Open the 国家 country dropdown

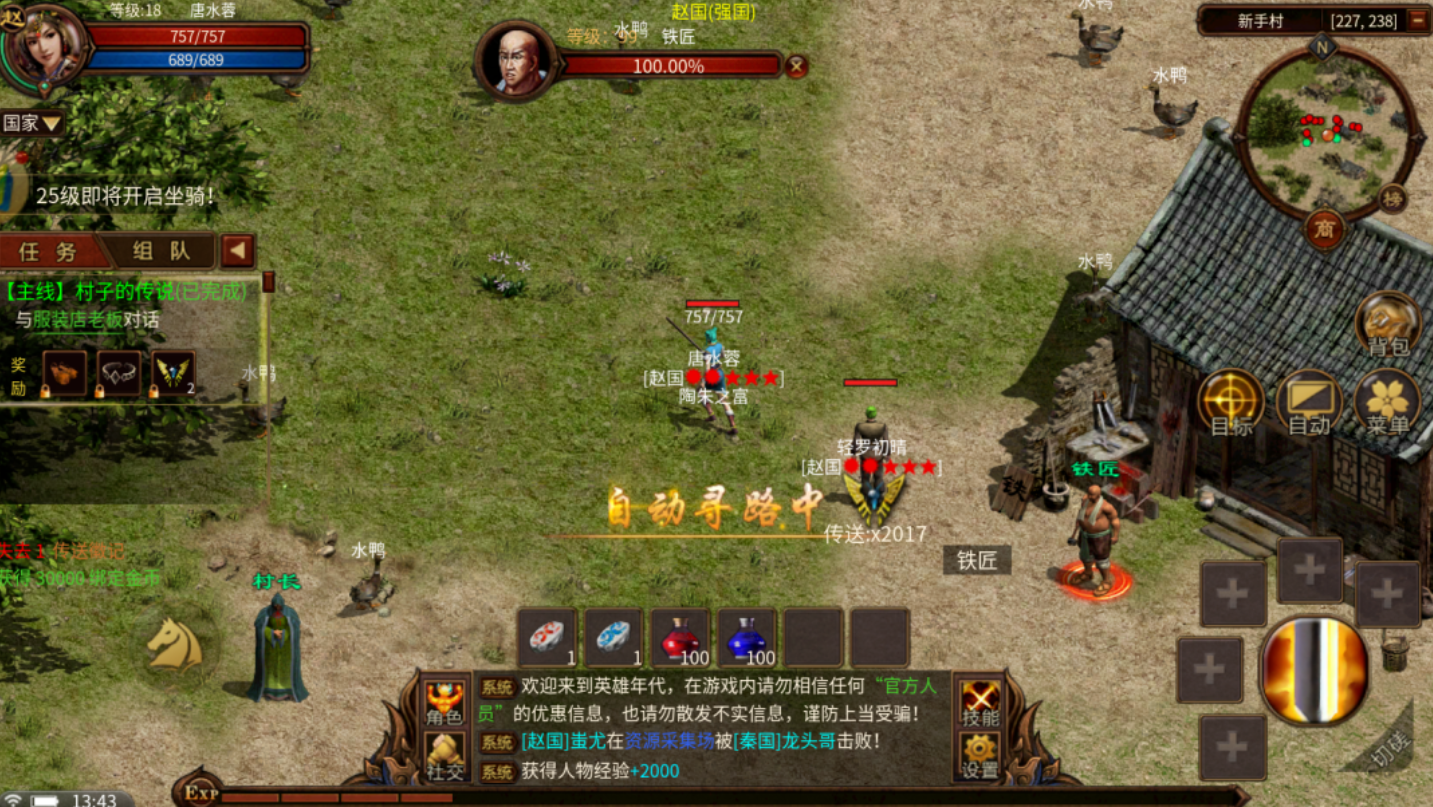[32, 123]
